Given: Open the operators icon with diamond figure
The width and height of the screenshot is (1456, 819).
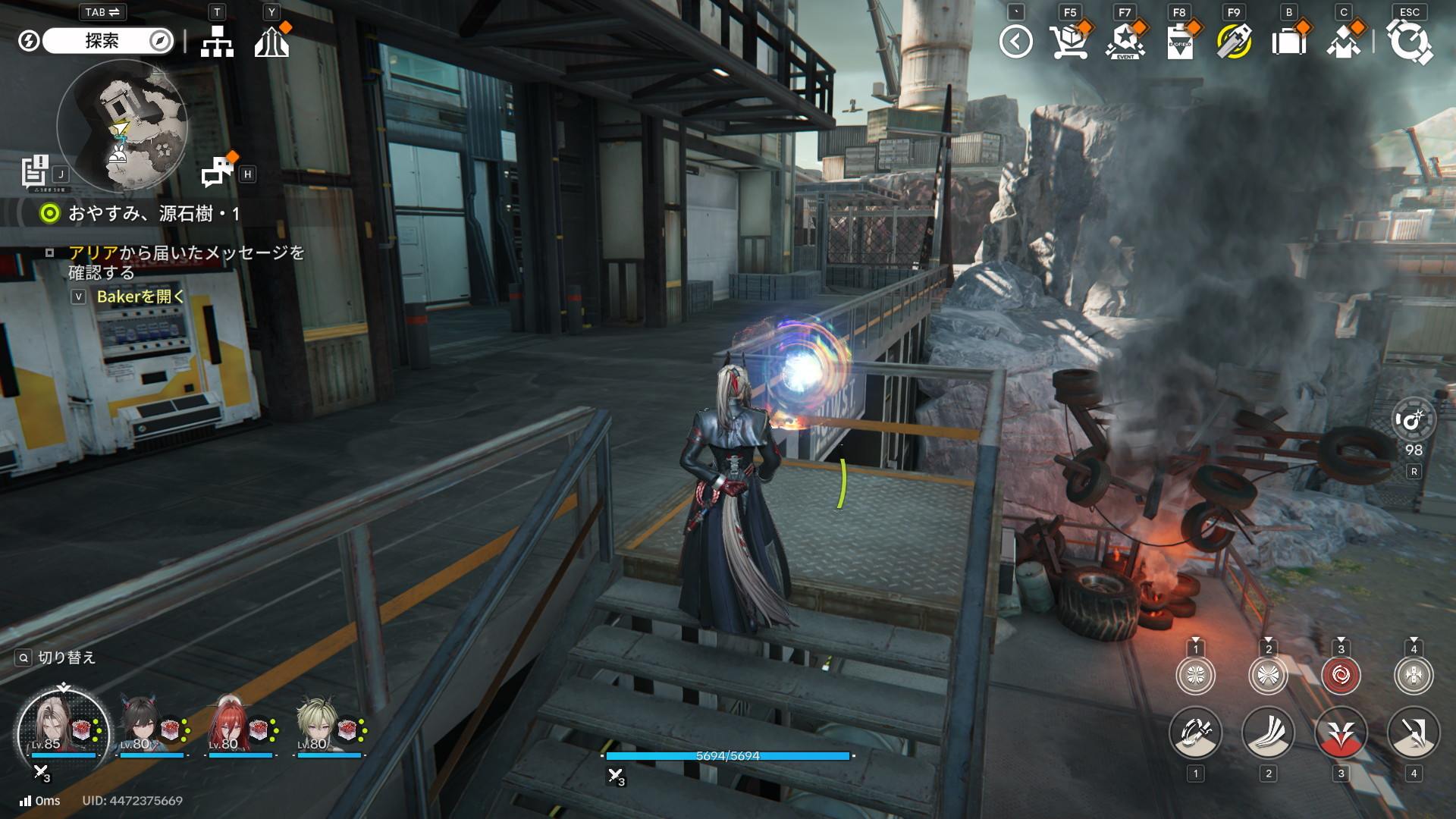Looking at the screenshot, I should [x=1343, y=42].
